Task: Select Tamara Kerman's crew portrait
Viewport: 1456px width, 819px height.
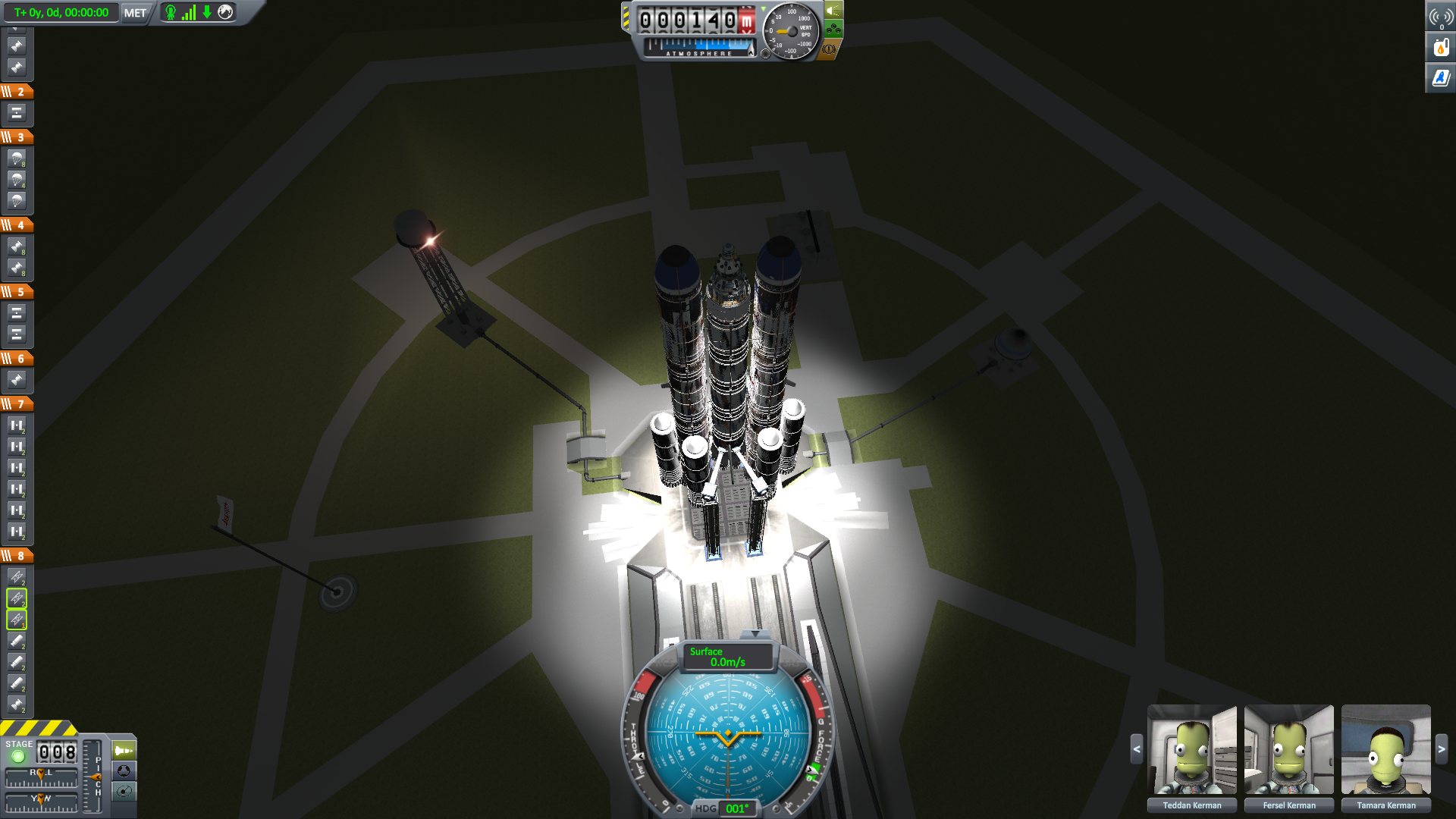Action: click(1385, 749)
